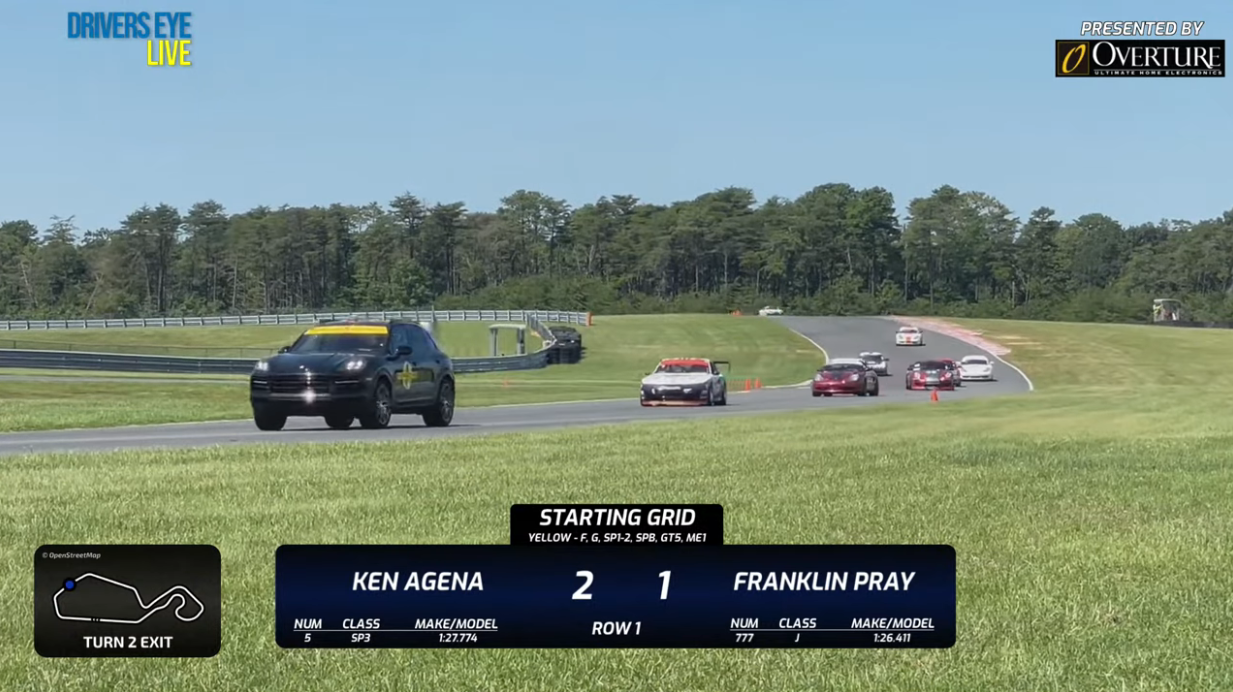The height and width of the screenshot is (692, 1233).
Task: Click the track layout minimap
Action: point(127,598)
